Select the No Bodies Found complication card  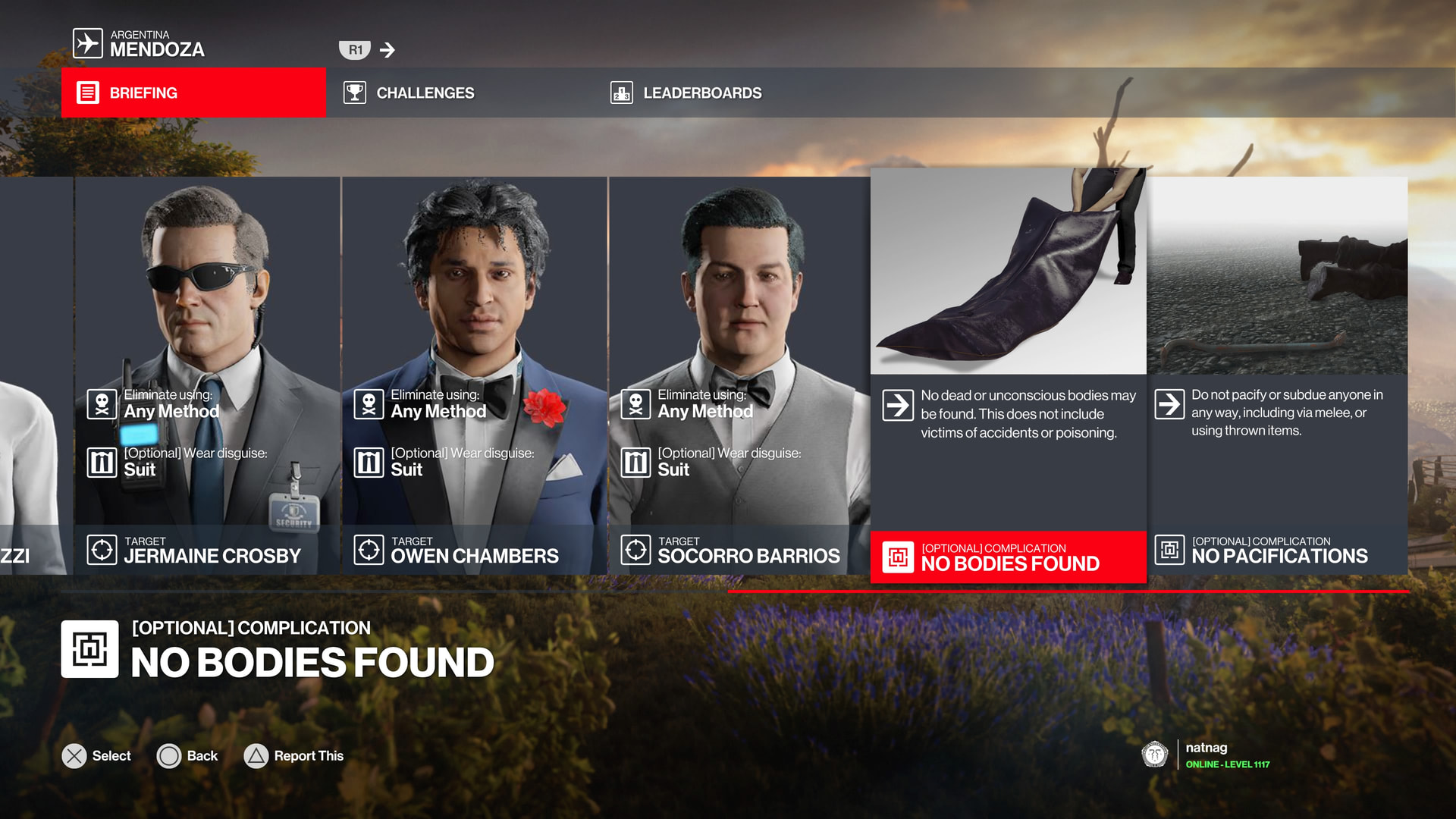[1008, 375]
